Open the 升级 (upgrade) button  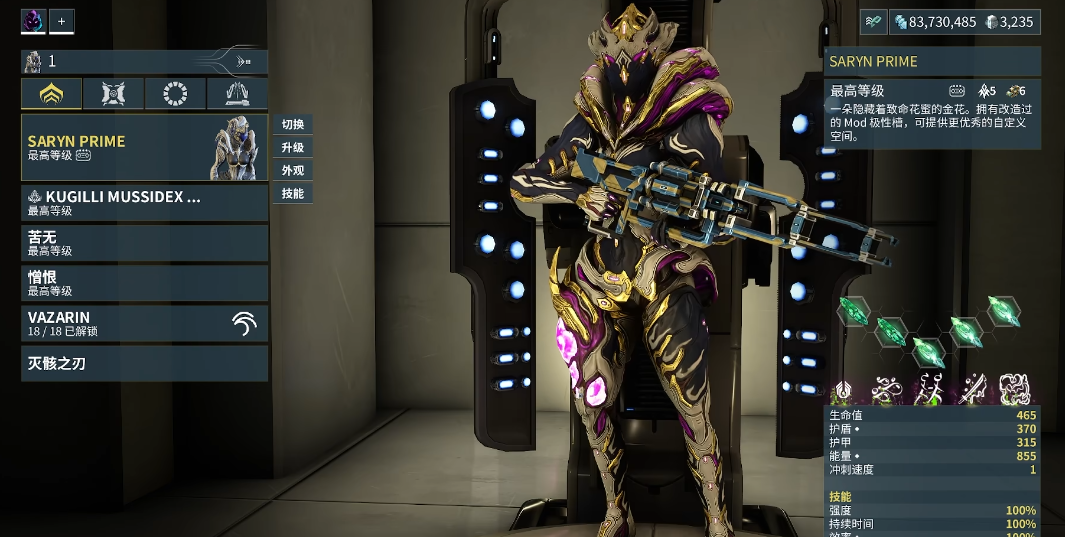(x=293, y=148)
